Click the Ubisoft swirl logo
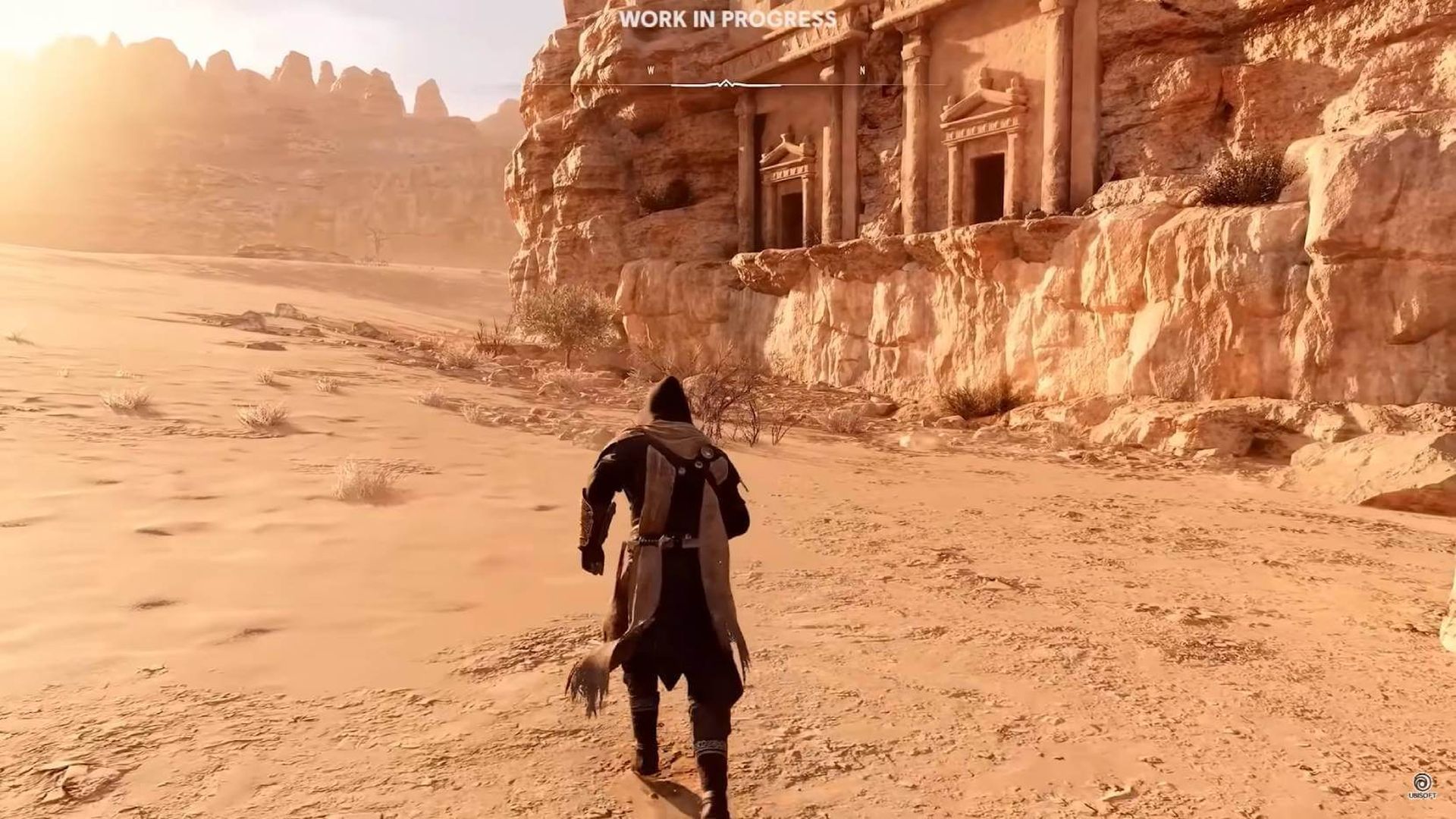 coord(1422,783)
